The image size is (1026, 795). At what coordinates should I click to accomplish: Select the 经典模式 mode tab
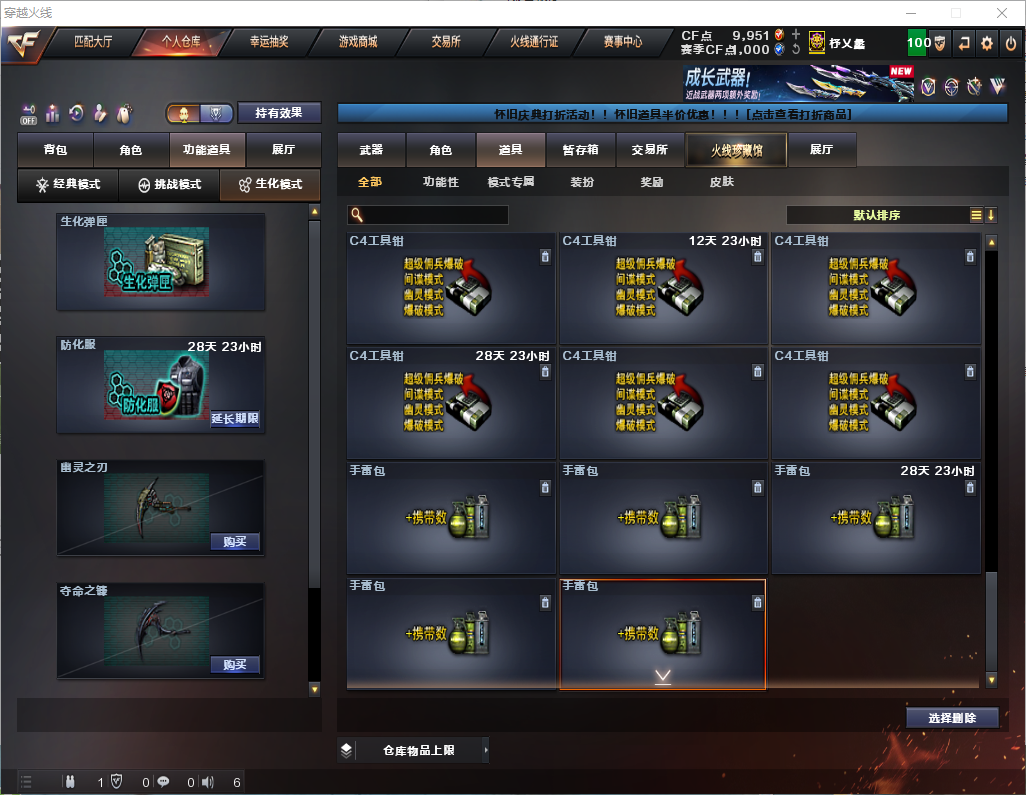coord(68,185)
